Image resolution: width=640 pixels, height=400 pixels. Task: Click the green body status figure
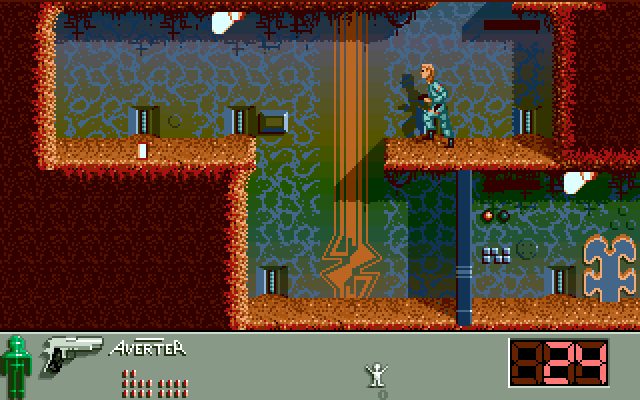coord(15,365)
